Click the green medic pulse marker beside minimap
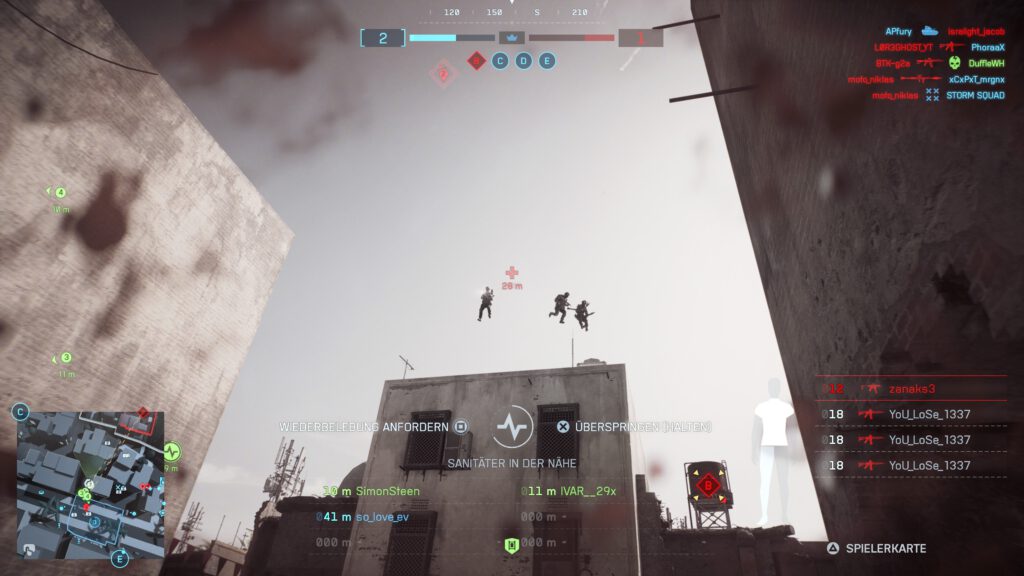 (x=171, y=451)
